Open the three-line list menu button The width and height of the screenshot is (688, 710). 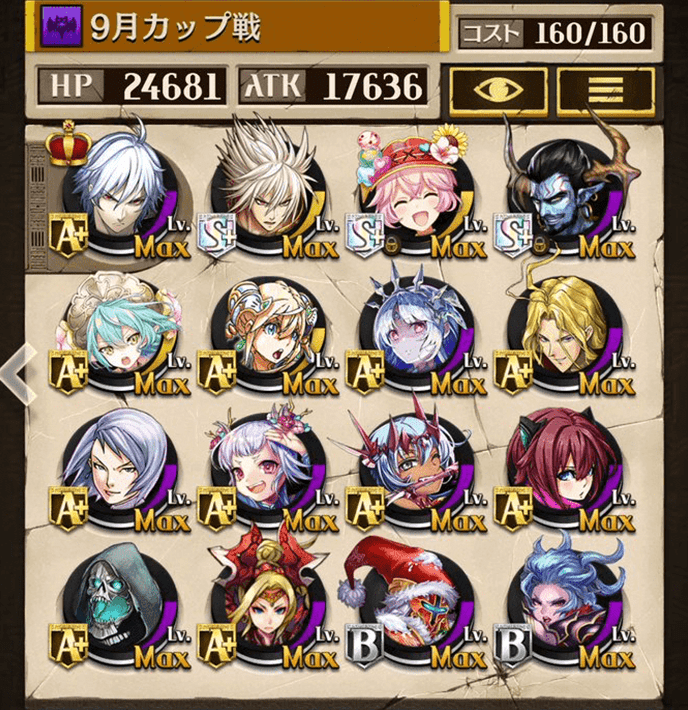[x=605, y=88]
